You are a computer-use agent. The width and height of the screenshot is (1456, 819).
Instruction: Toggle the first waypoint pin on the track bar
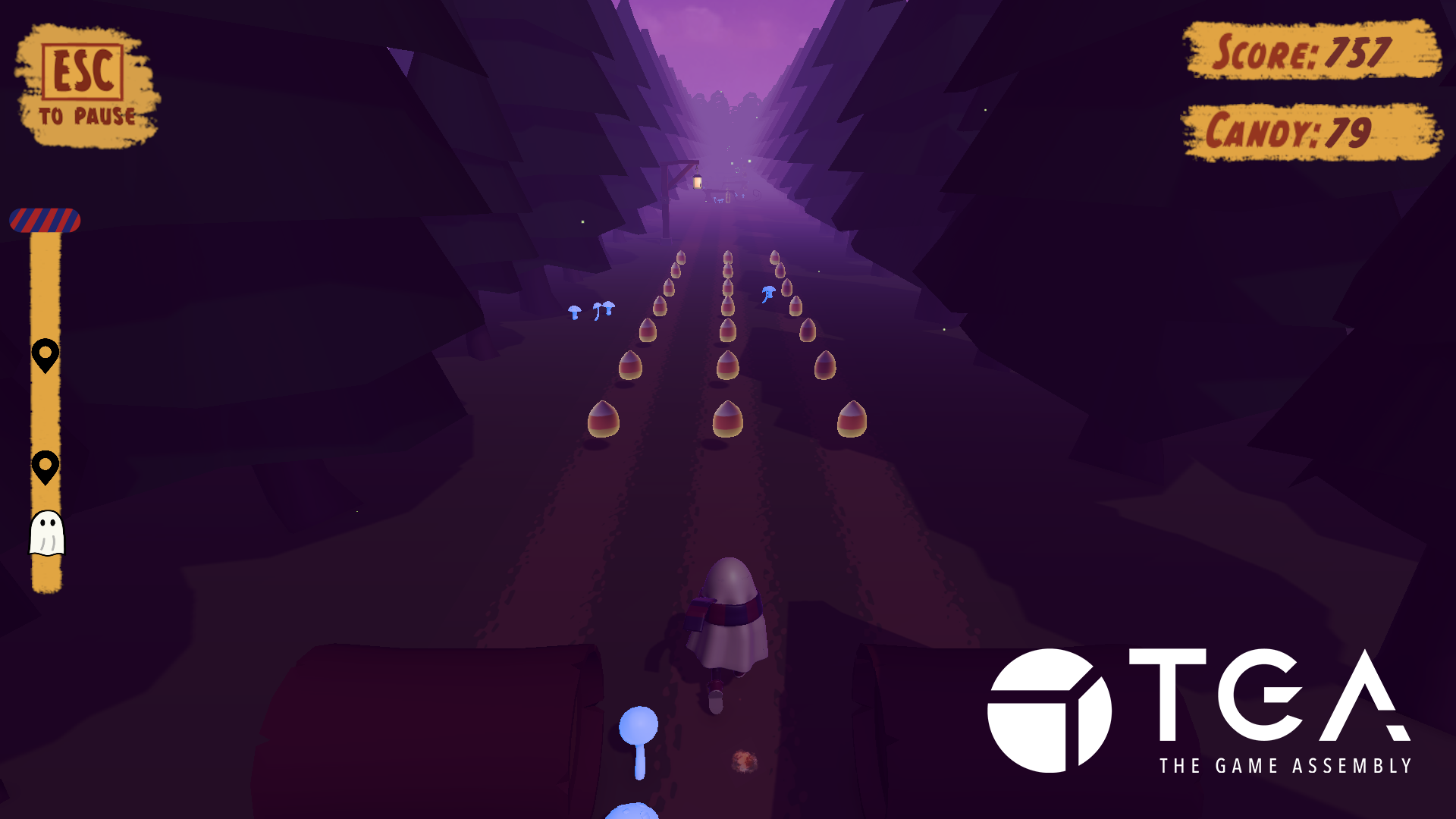45,353
